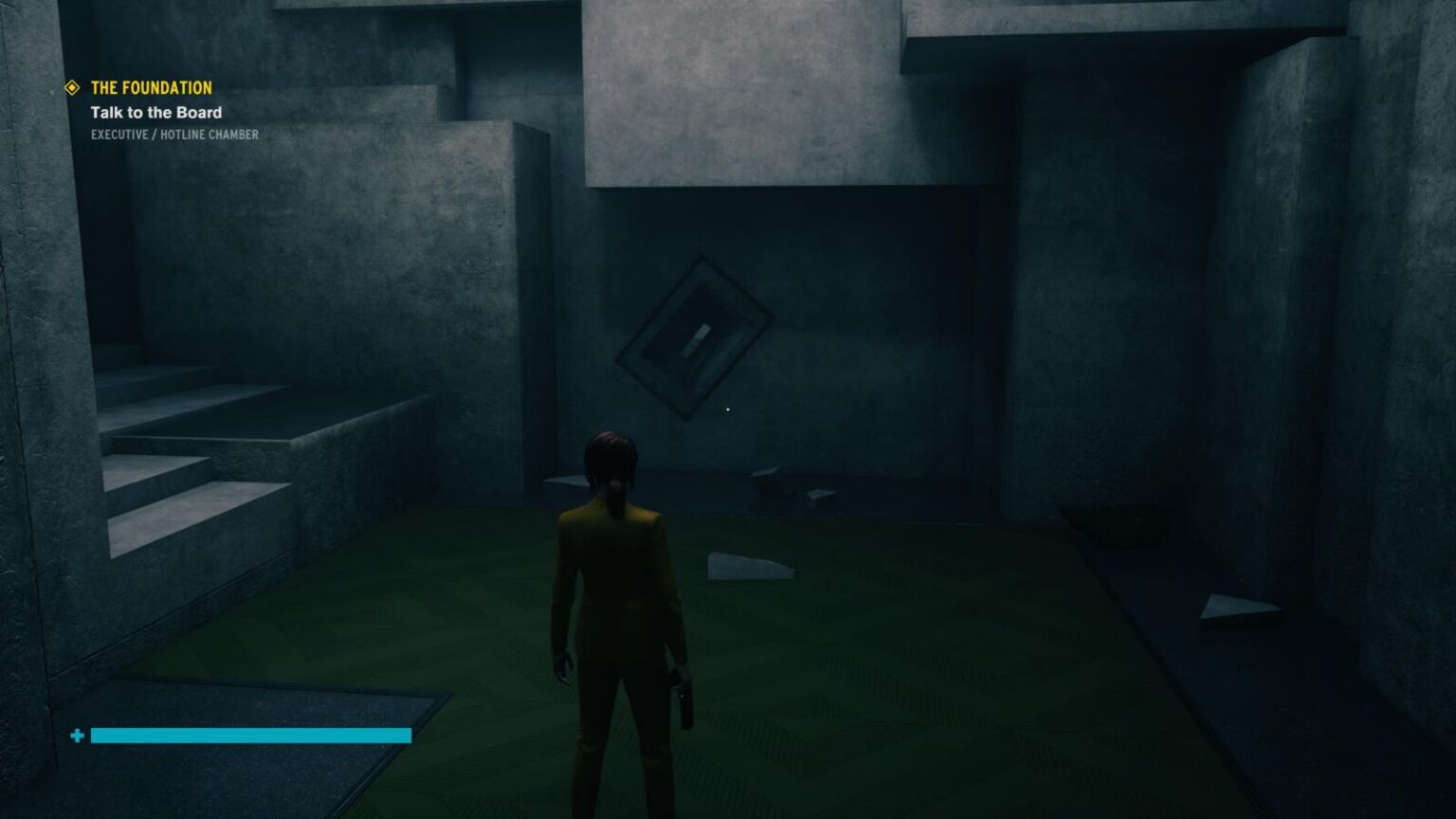Viewport: 1456px width, 819px height.
Task: Click the yellow diamond mission marker icon
Action: (x=72, y=88)
